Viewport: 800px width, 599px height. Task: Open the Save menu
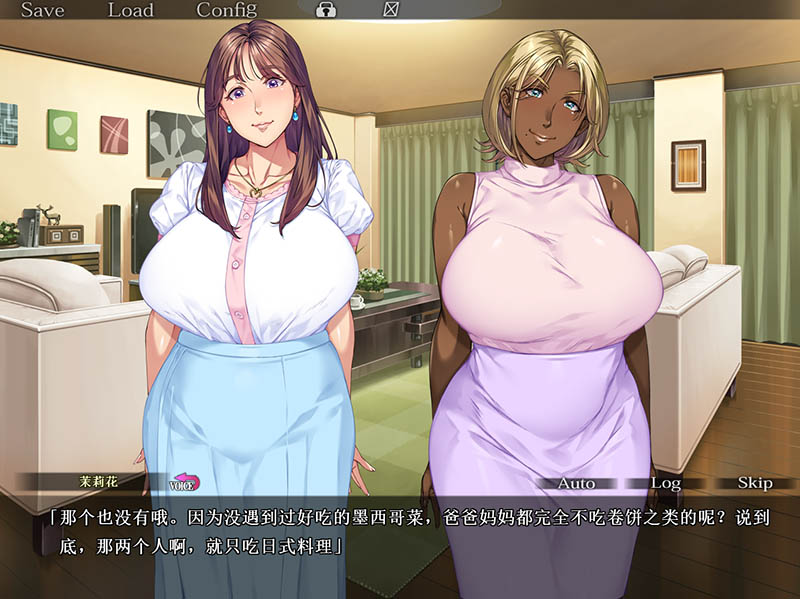pyautogui.click(x=42, y=11)
